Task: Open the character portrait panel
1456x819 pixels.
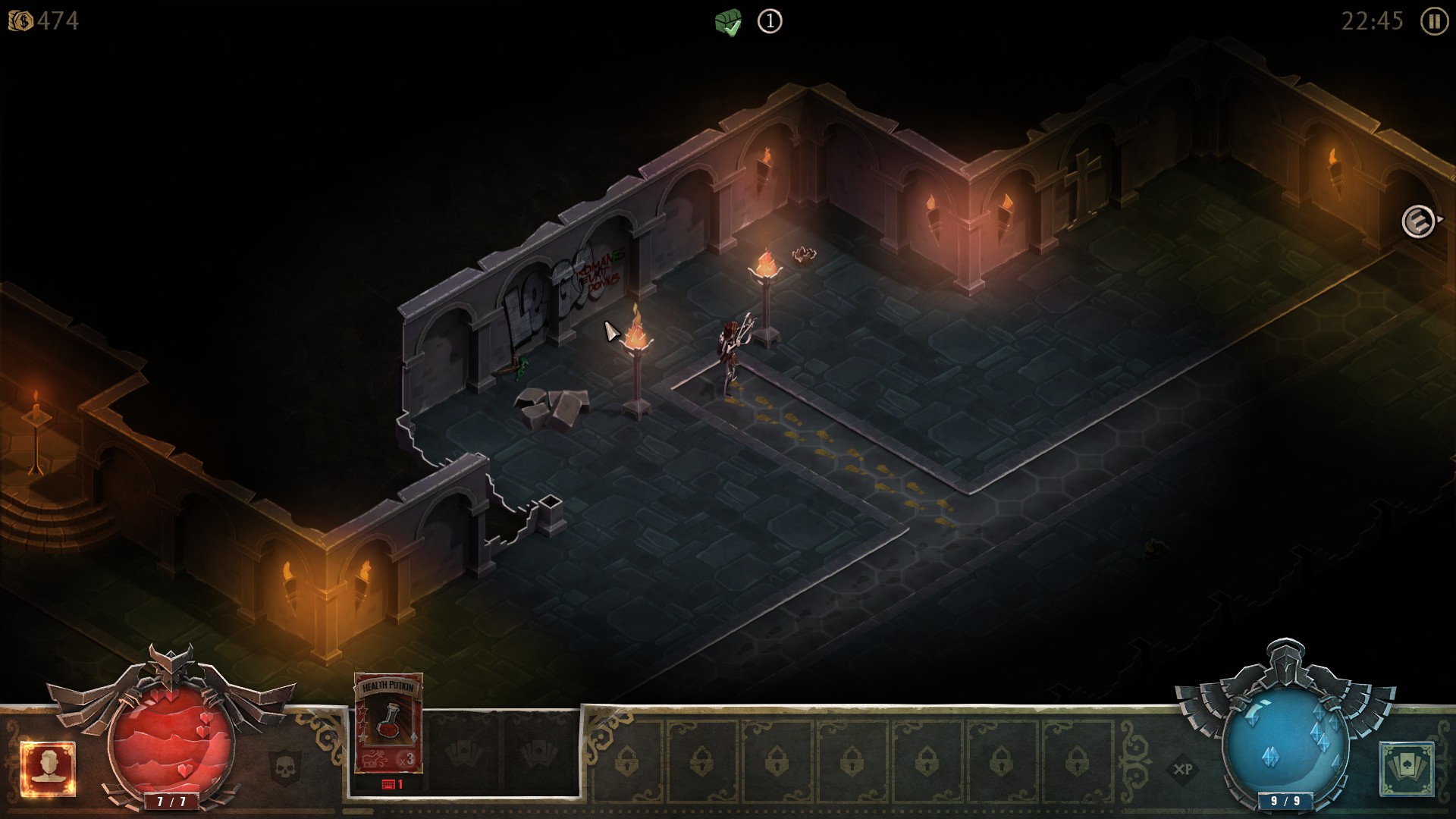Action: click(x=48, y=769)
